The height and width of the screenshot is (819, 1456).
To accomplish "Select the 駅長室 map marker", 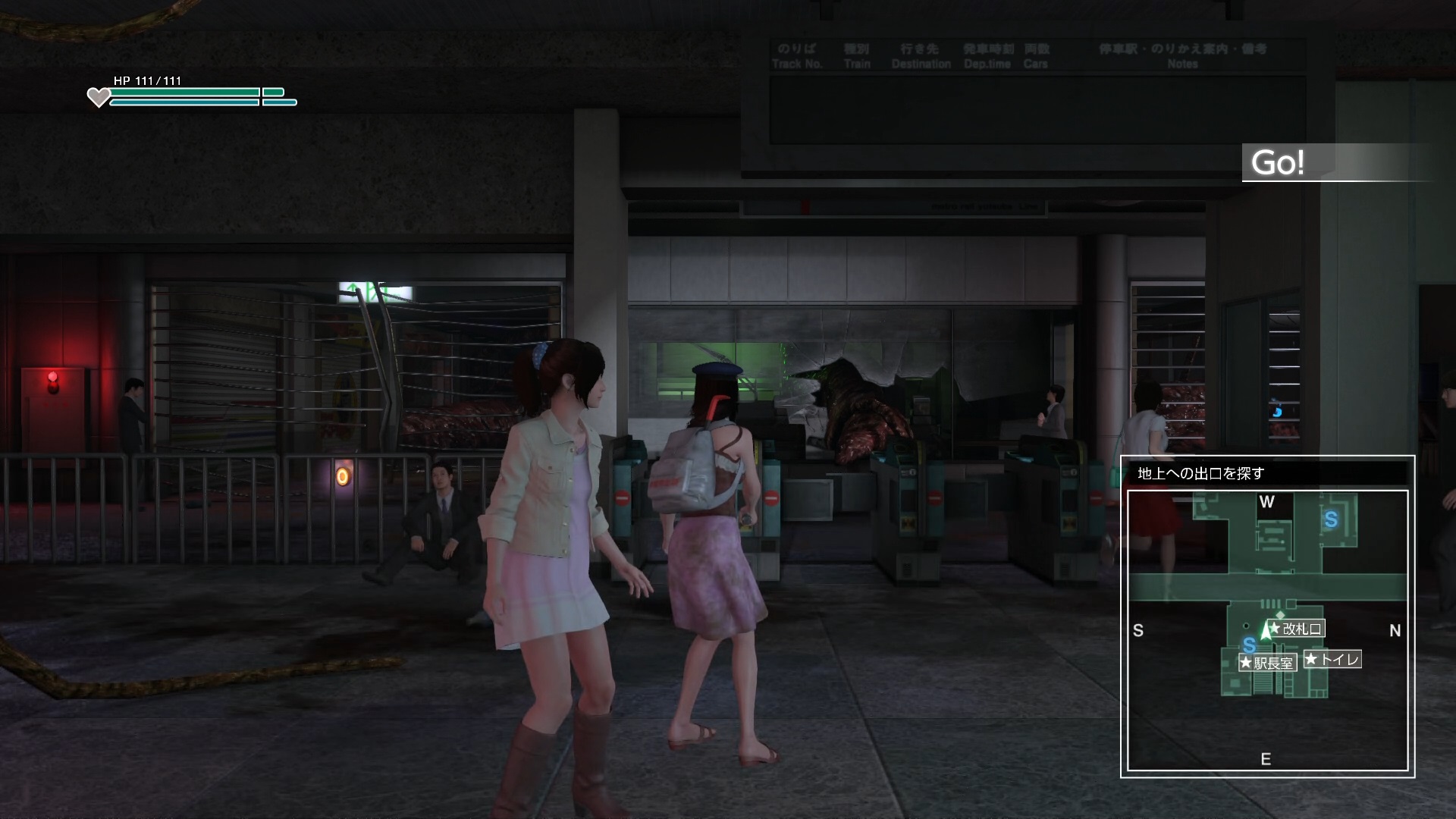I will (x=1267, y=664).
